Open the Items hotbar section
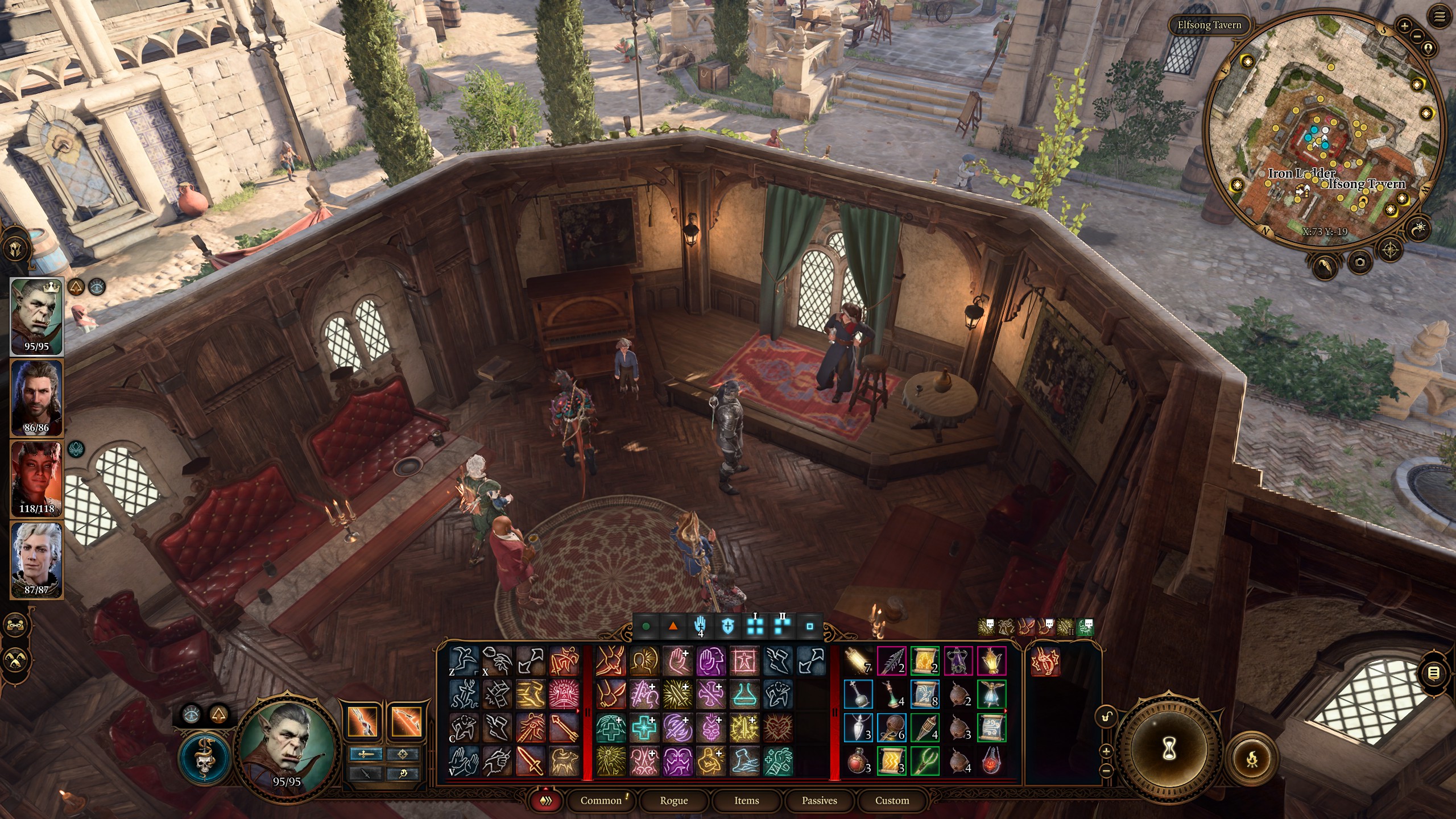The width and height of the screenshot is (1456, 819). tap(747, 800)
